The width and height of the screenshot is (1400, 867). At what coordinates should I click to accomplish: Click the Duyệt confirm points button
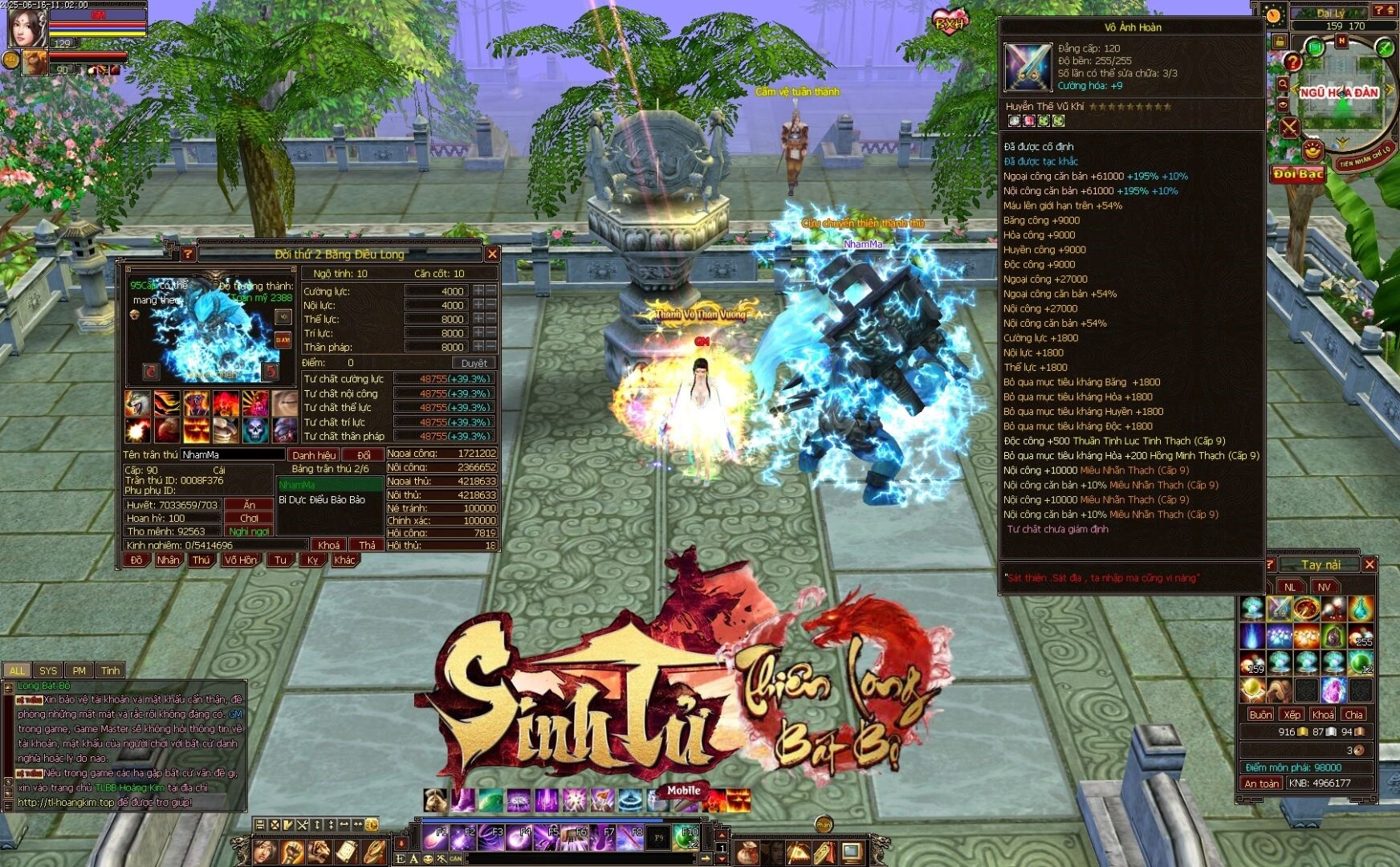click(x=474, y=363)
